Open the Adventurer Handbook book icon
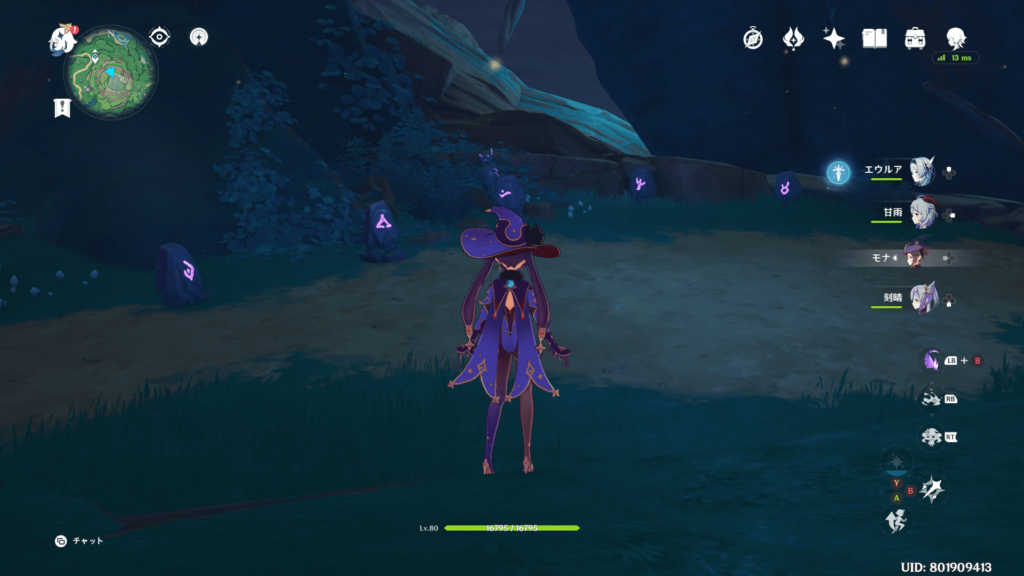 (875, 39)
